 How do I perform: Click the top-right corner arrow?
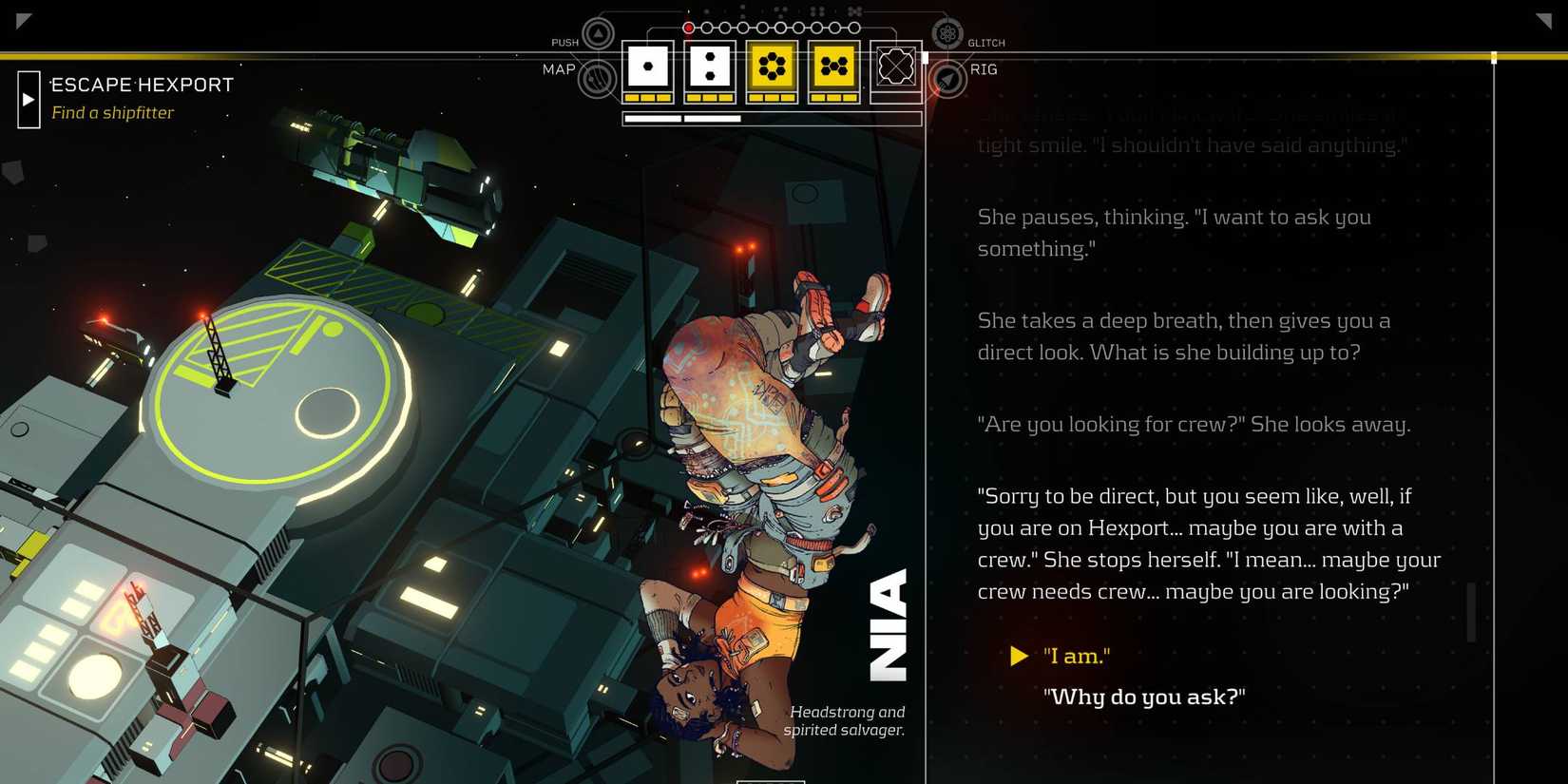pos(1543,20)
